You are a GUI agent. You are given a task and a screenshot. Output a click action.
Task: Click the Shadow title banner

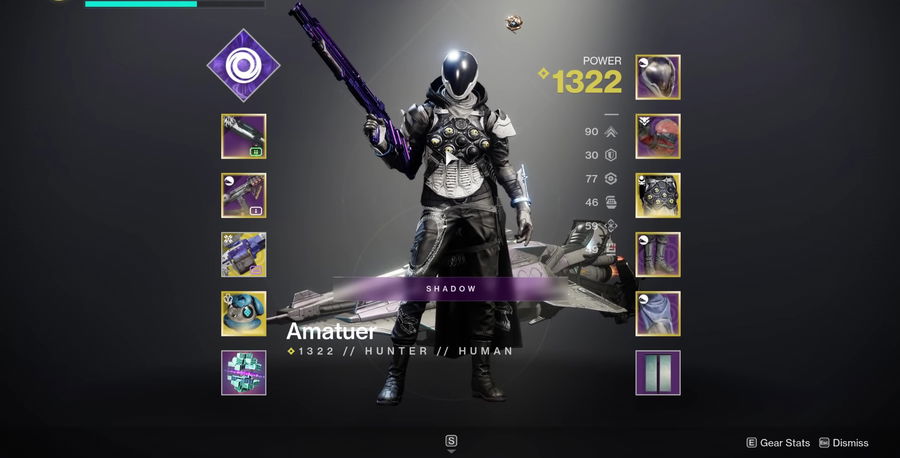coord(450,288)
